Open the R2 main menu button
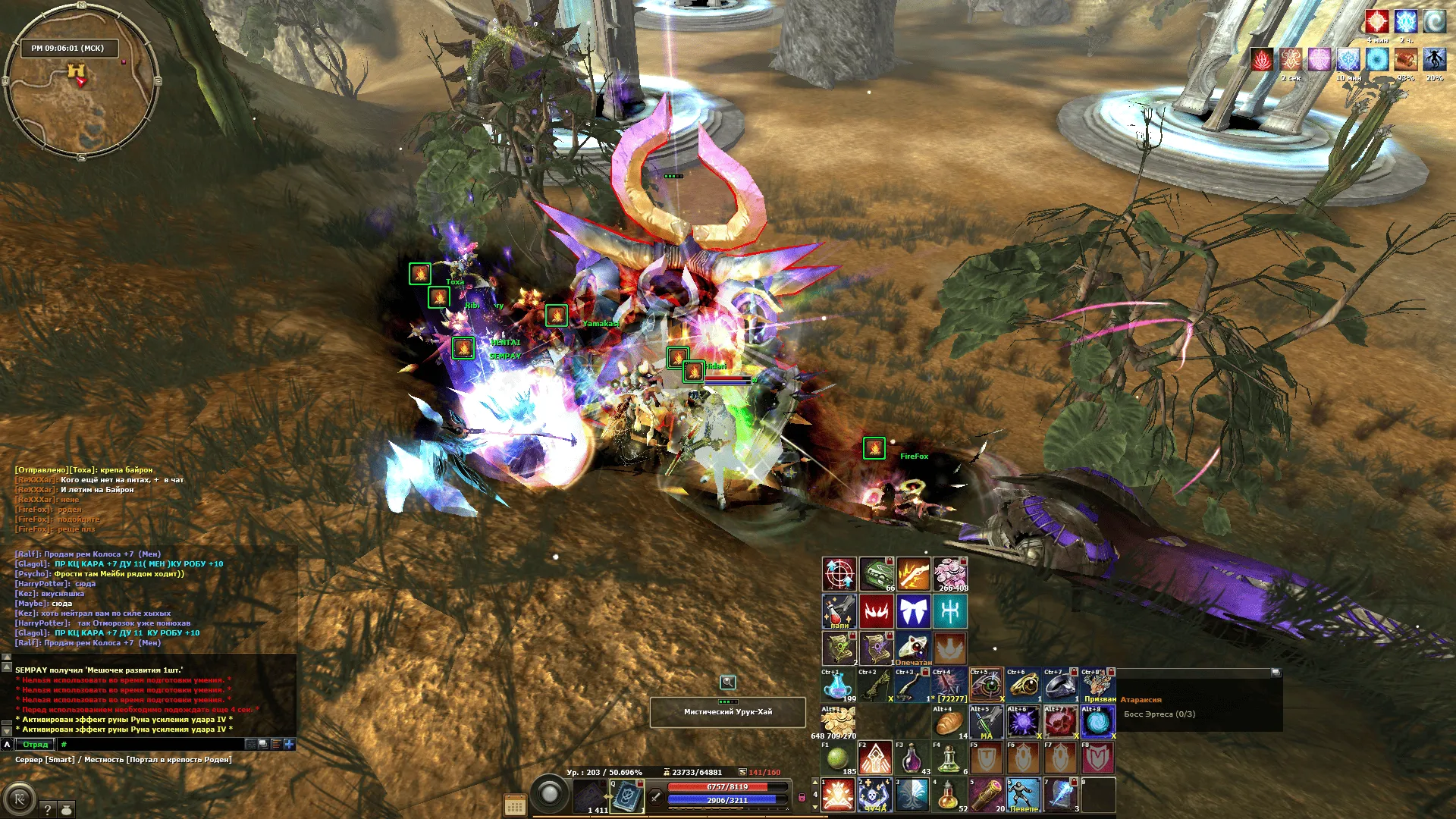The height and width of the screenshot is (819, 1456). (20, 799)
